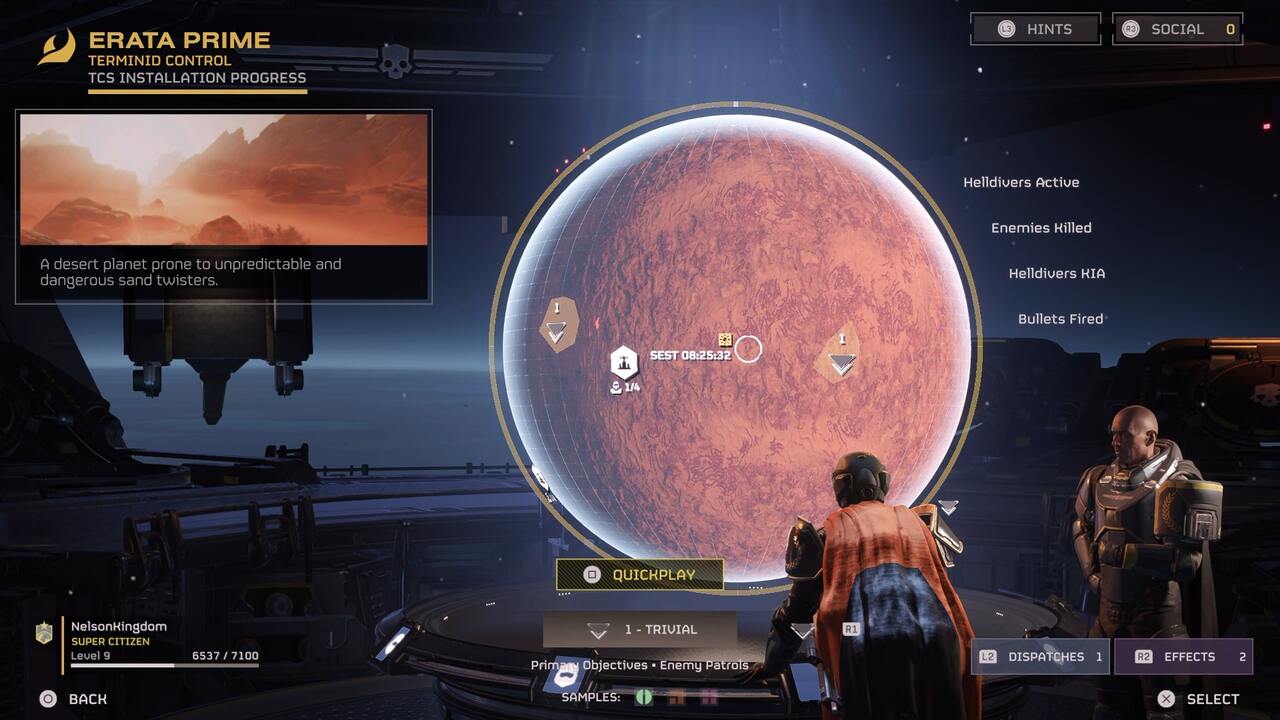This screenshot has height=720, width=1280.
Task: Open the Social menu
Action: (1177, 29)
